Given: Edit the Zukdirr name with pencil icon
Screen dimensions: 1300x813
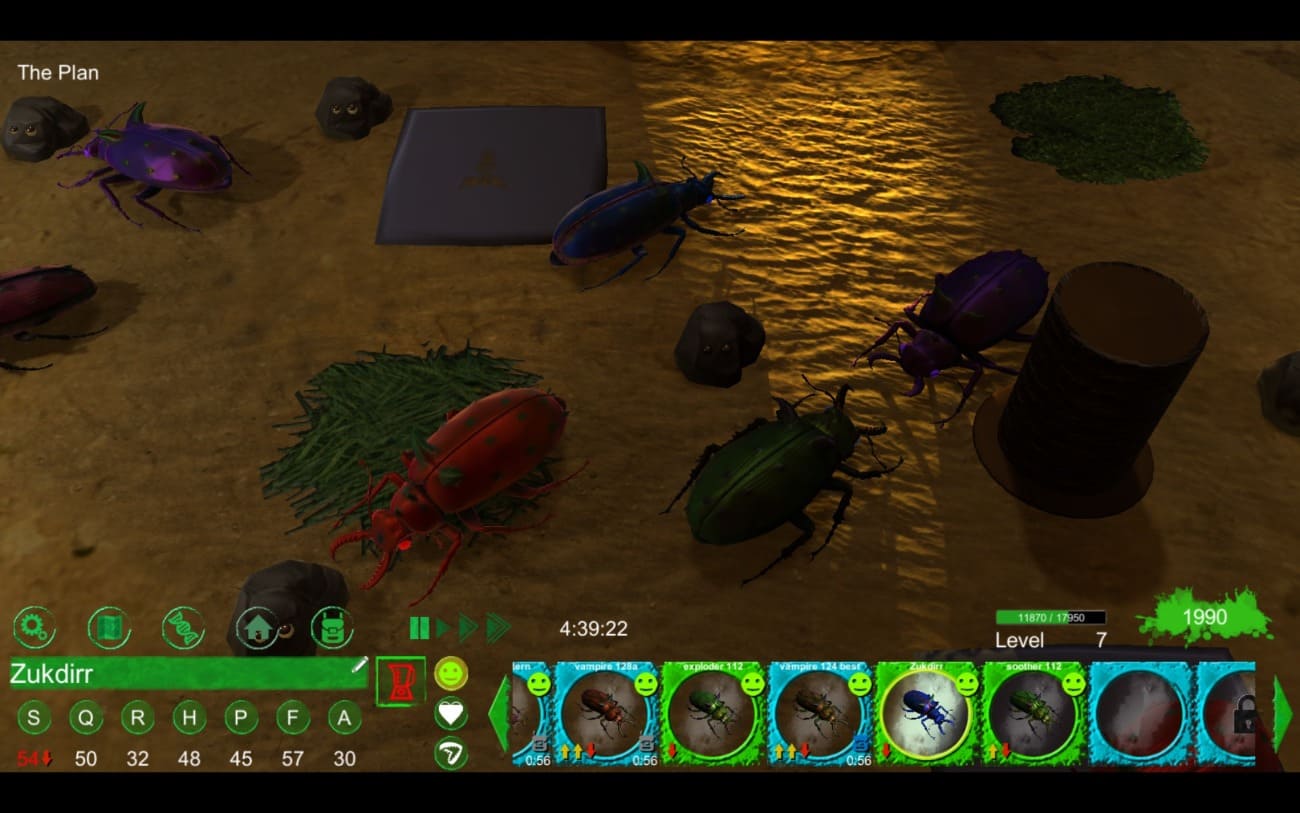Looking at the screenshot, I should pos(359,666).
